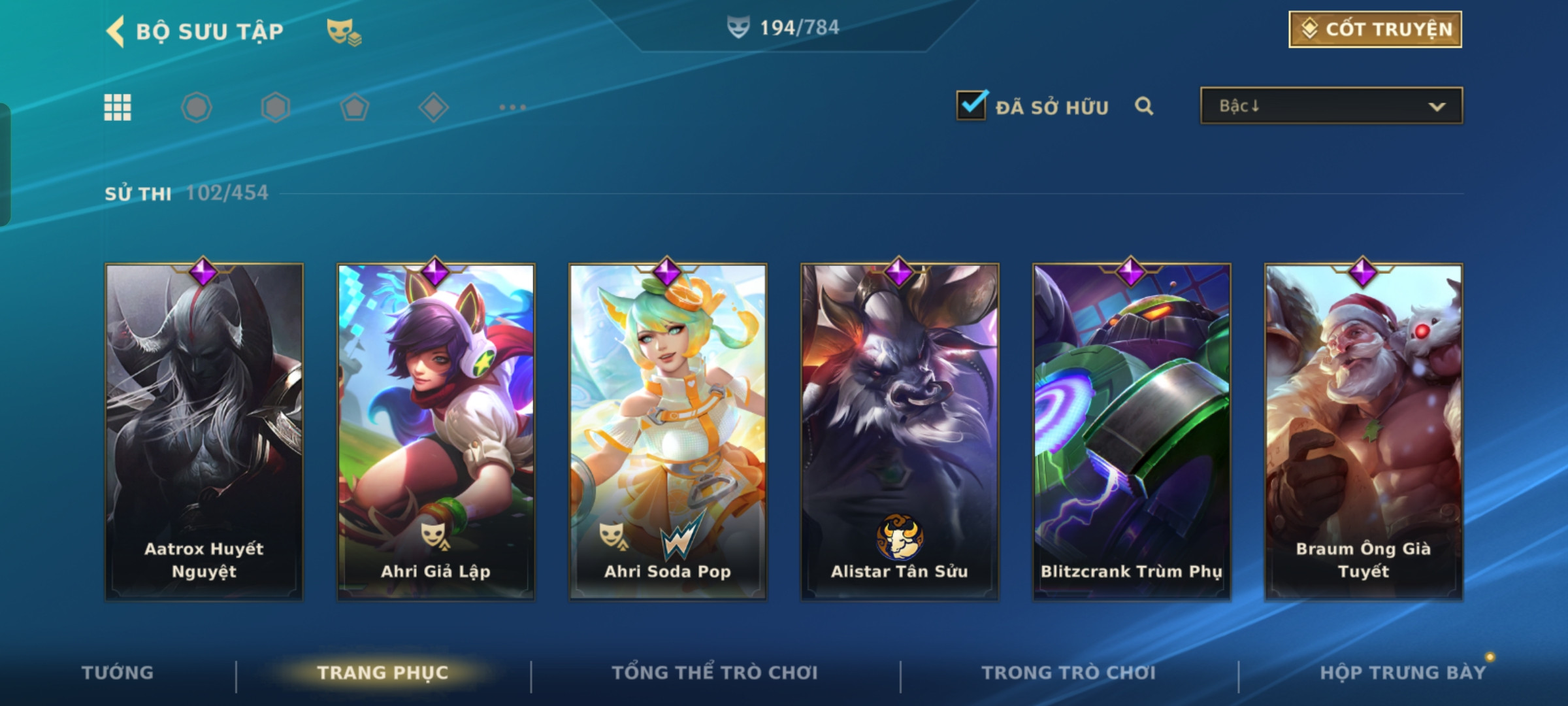Show all skins with grid filter
1568x706 pixels.
click(118, 107)
